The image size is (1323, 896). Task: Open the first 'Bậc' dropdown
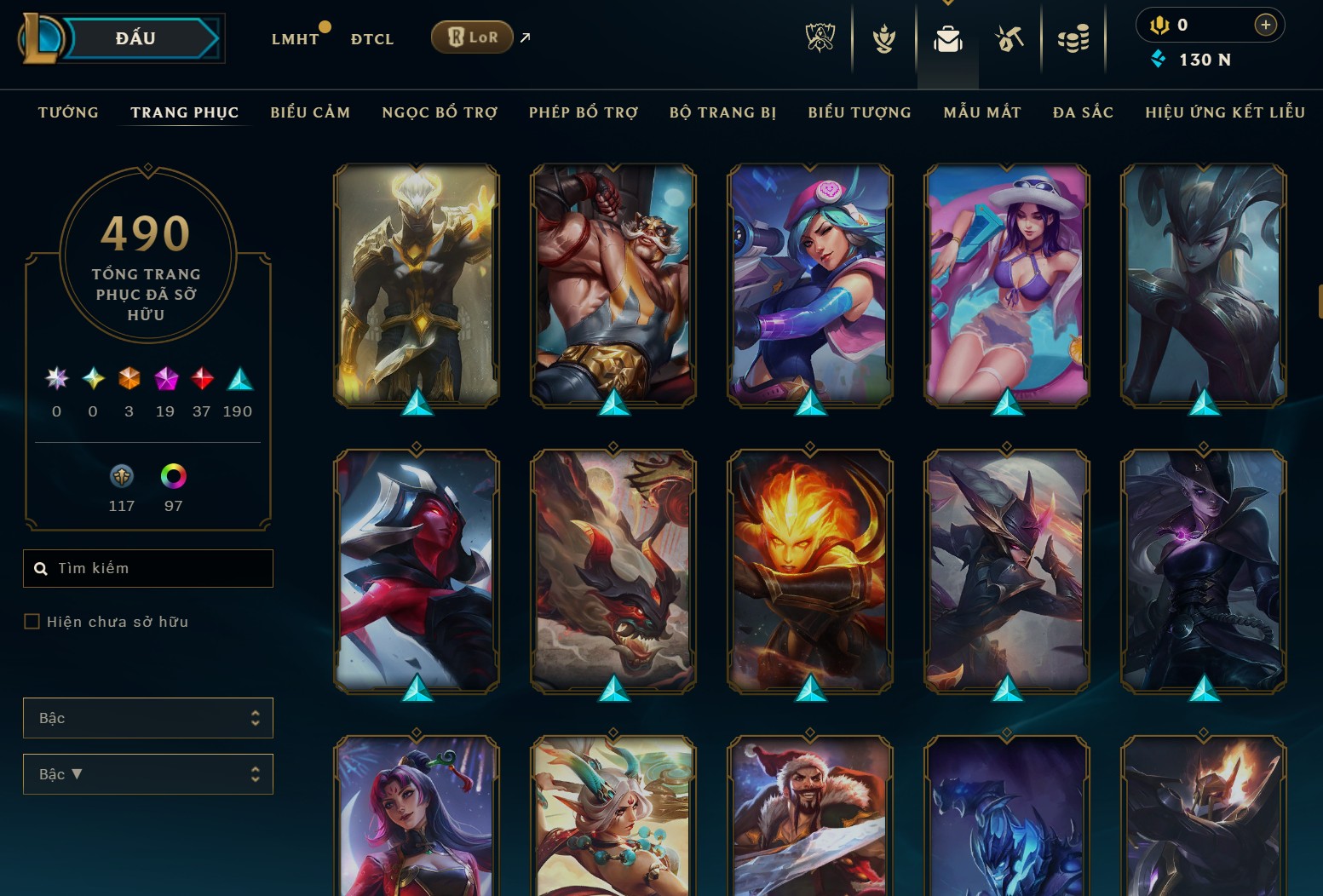click(x=148, y=718)
